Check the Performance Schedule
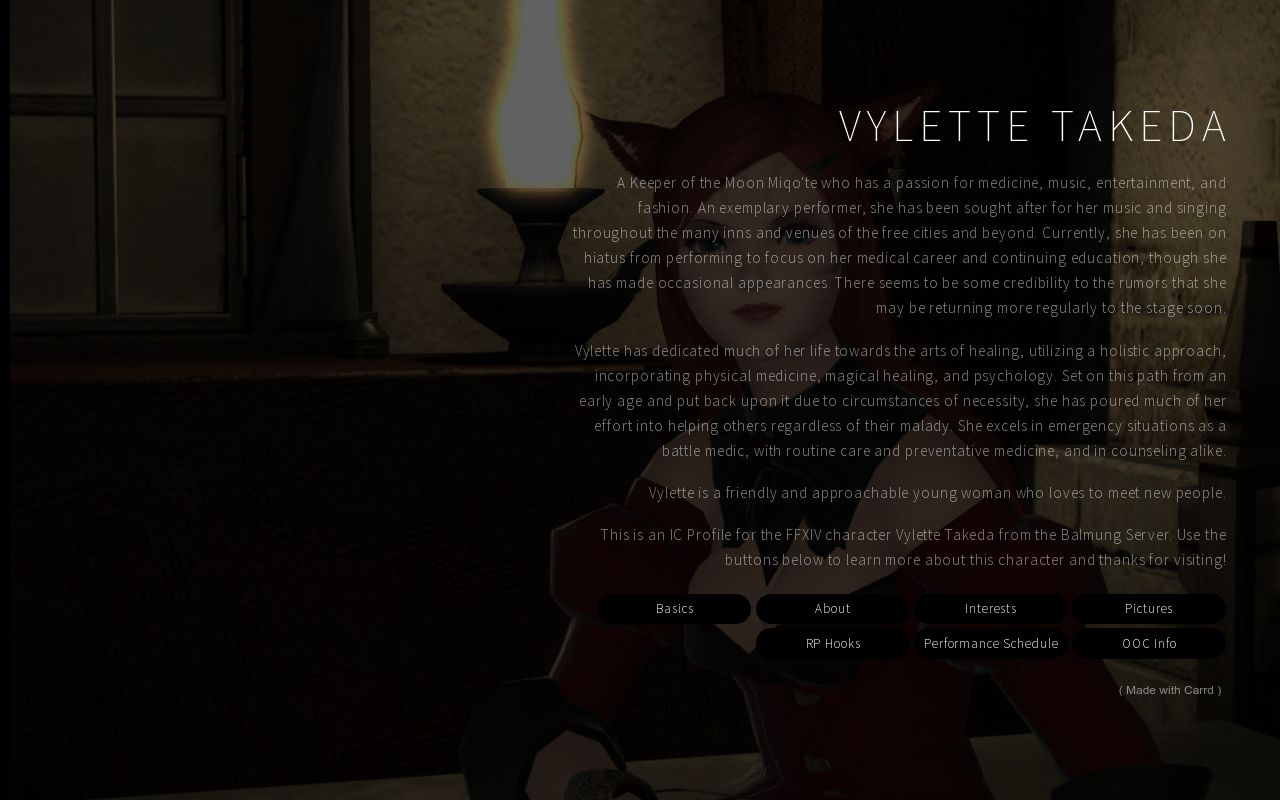Viewport: 1280px width, 800px height. coord(990,643)
